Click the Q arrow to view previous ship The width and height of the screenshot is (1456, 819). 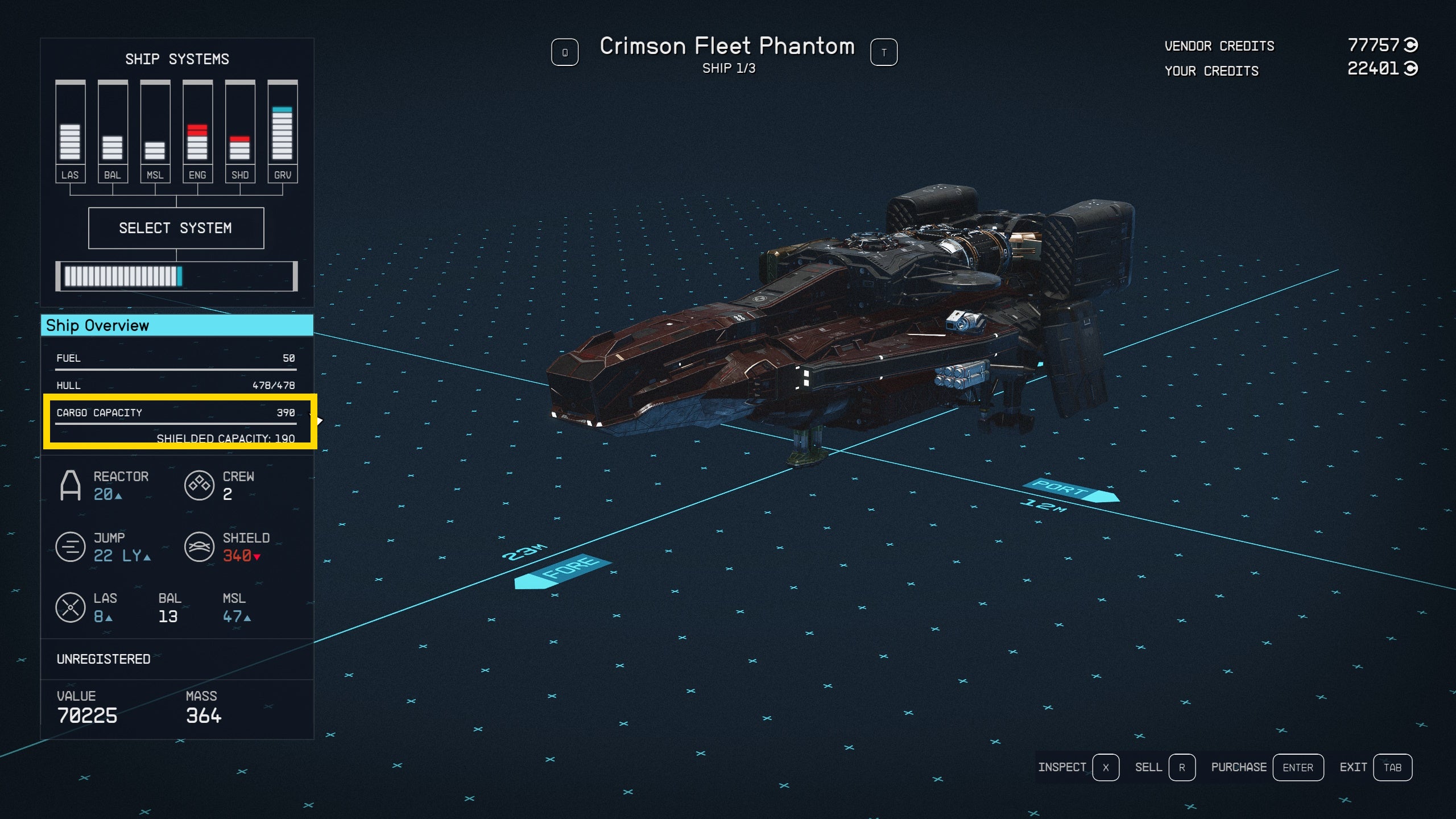[565, 52]
